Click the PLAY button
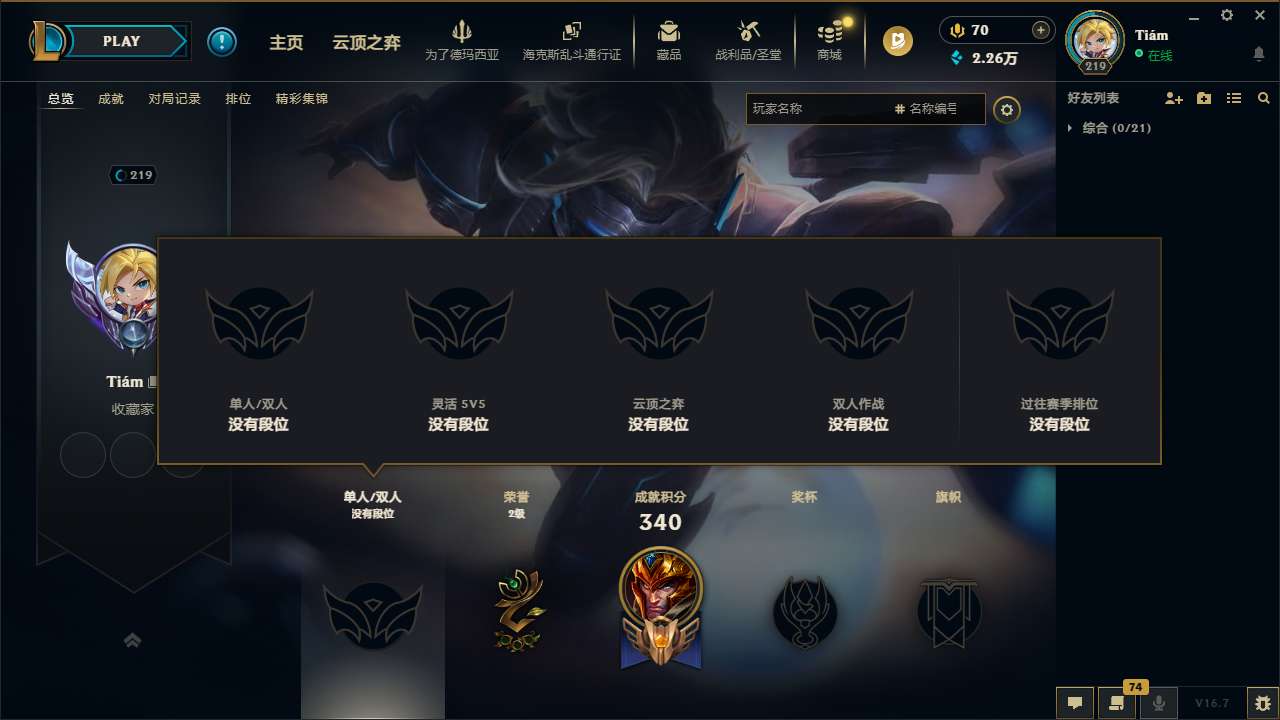Image resolution: width=1280 pixels, height=720 pixels. 122,41
